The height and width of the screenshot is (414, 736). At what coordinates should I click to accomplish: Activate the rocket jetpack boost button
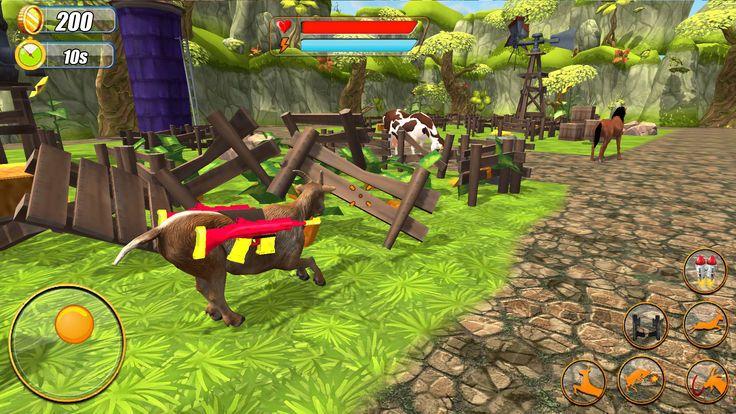[705, 271]
